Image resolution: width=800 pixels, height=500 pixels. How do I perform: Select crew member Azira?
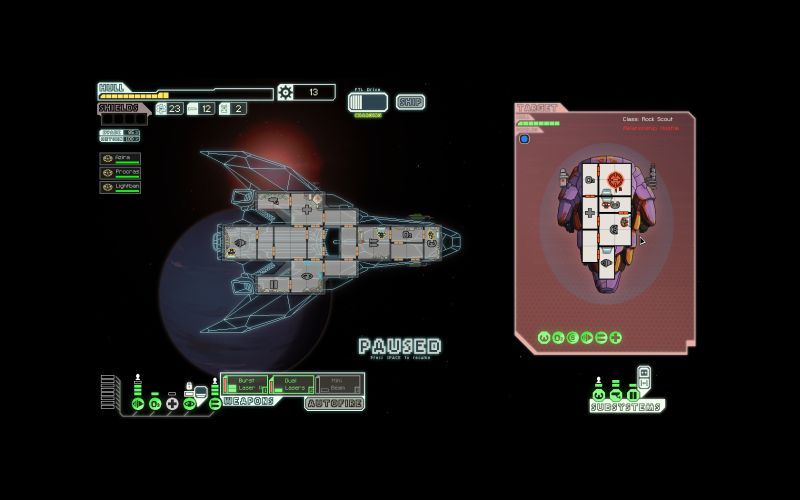tap(120, 158)
